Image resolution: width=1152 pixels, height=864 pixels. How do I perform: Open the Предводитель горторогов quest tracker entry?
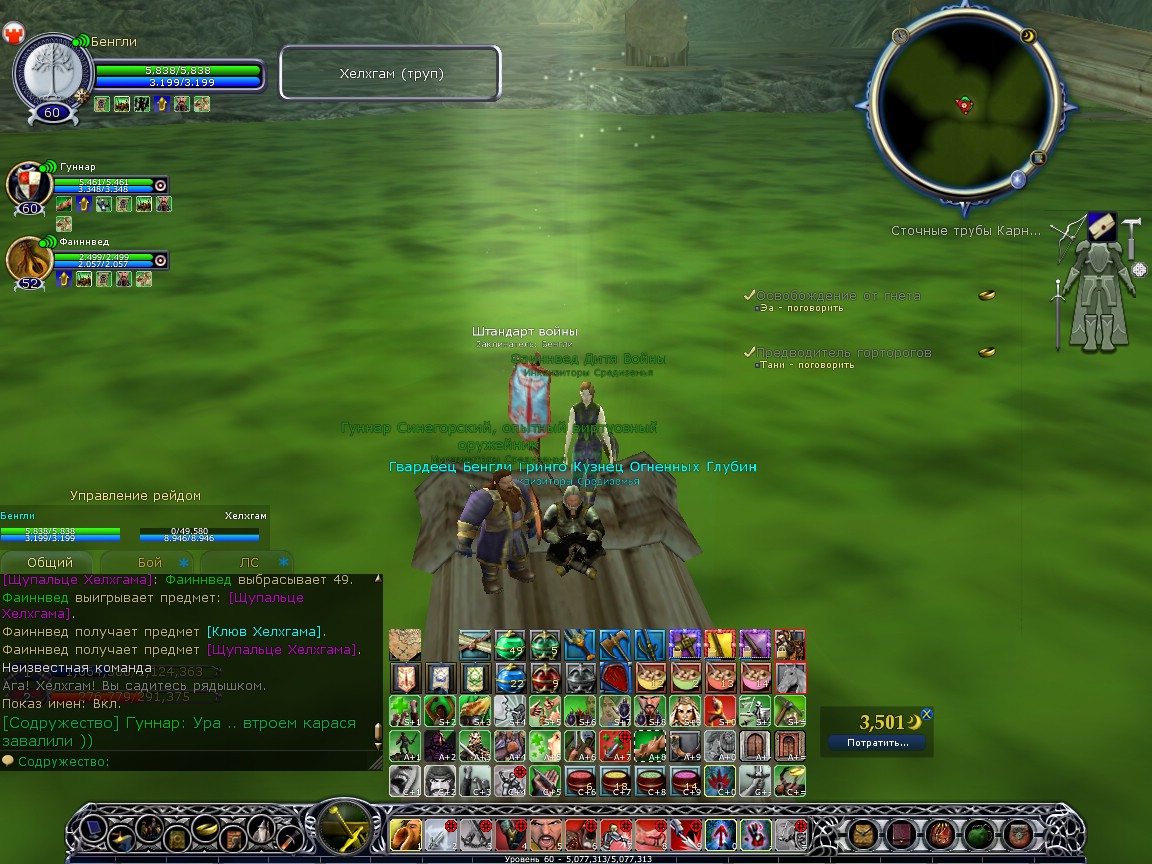click(x=843, y=353)
